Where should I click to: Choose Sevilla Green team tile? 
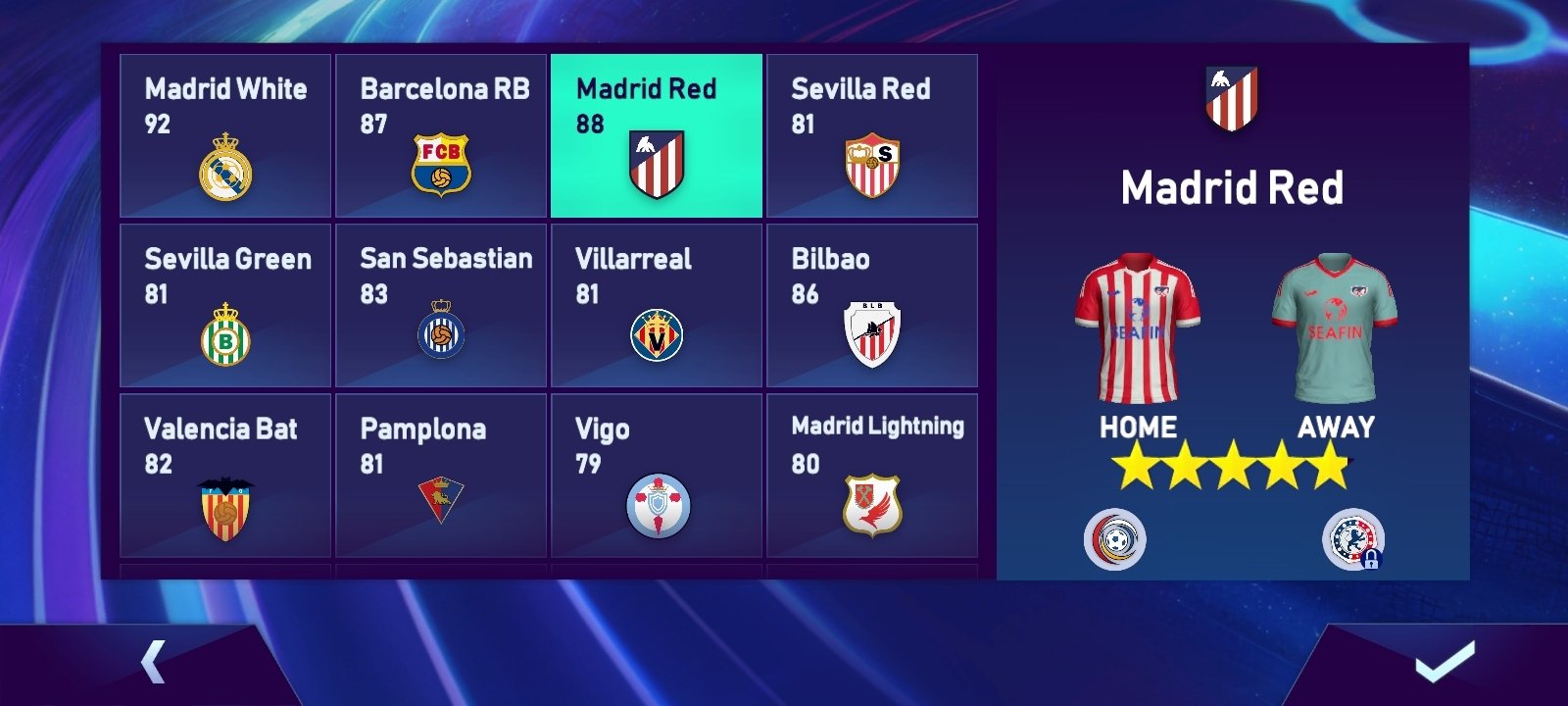point(225,306)
